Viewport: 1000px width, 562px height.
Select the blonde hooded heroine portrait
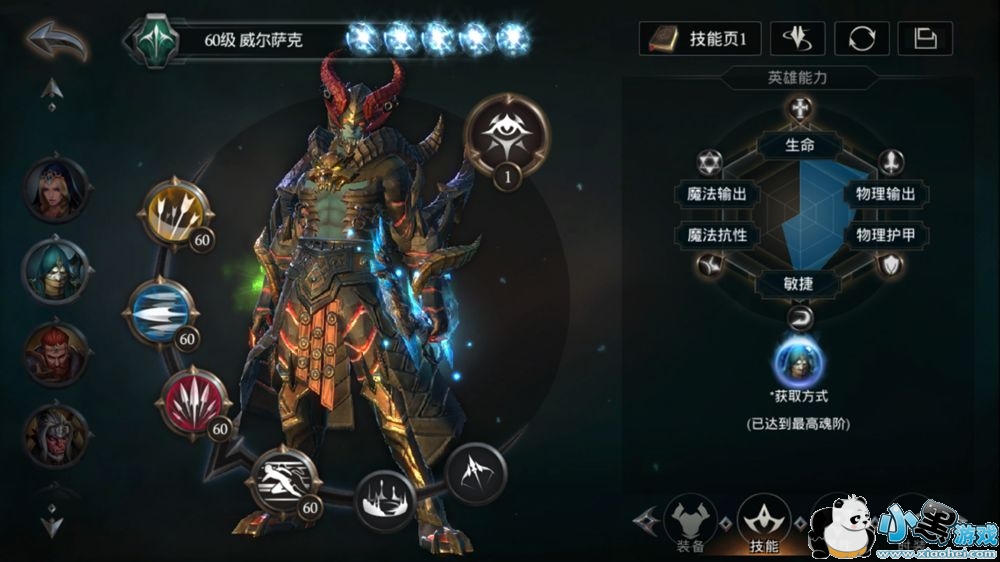(56, 189)
